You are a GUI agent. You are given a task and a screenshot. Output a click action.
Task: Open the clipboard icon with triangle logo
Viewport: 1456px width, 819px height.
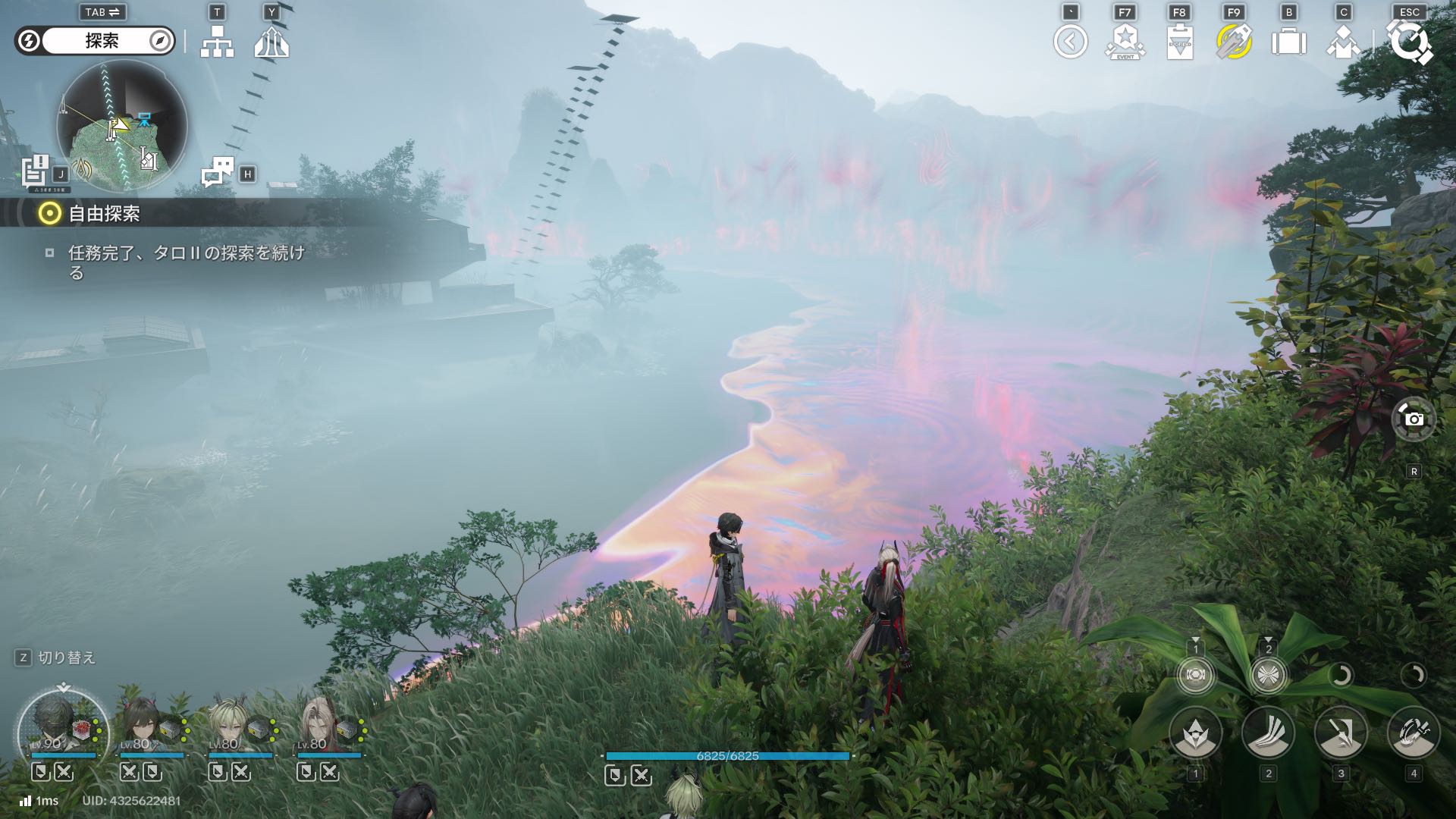[x=1179, y=42]
